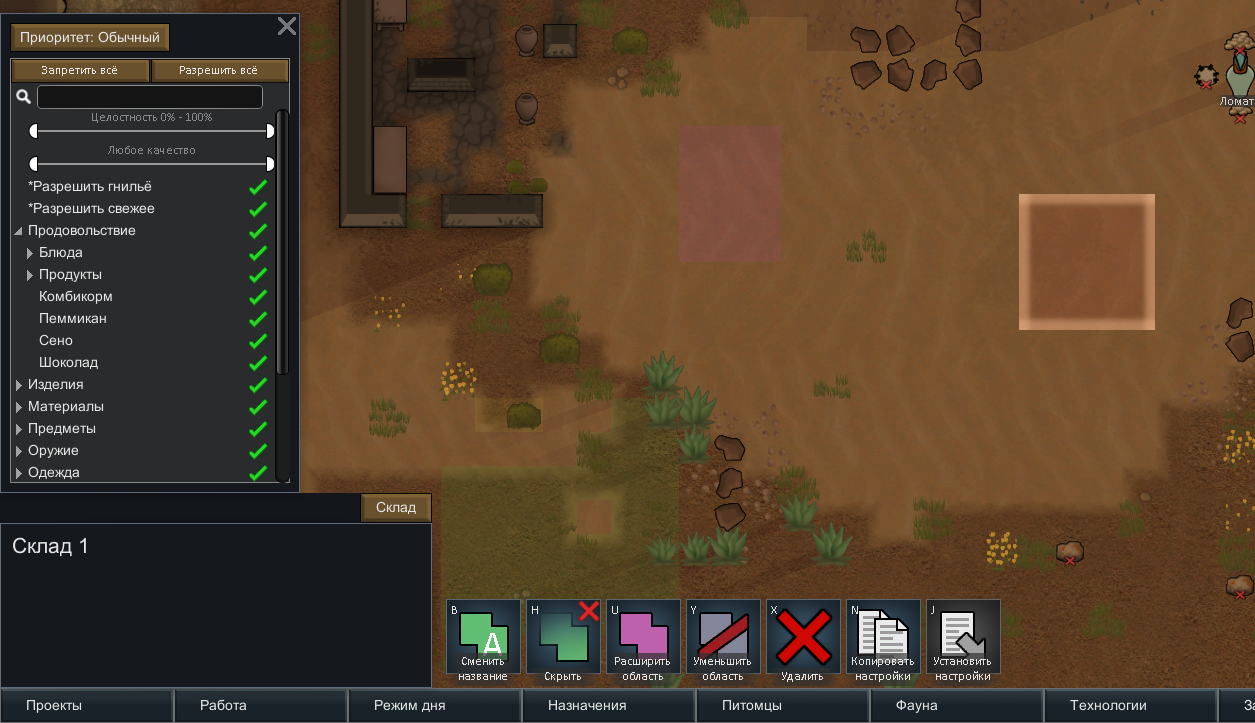Toggle the Разрешить гнильё checkmark
The height and width of the screenshot is (723, 1255).
pos(258,187)
